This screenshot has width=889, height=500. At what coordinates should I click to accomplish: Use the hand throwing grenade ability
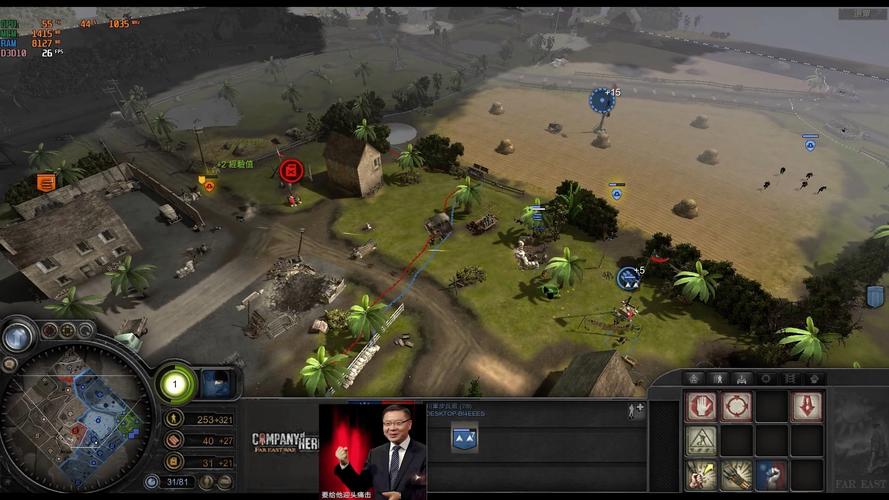(x=701, y=475)
